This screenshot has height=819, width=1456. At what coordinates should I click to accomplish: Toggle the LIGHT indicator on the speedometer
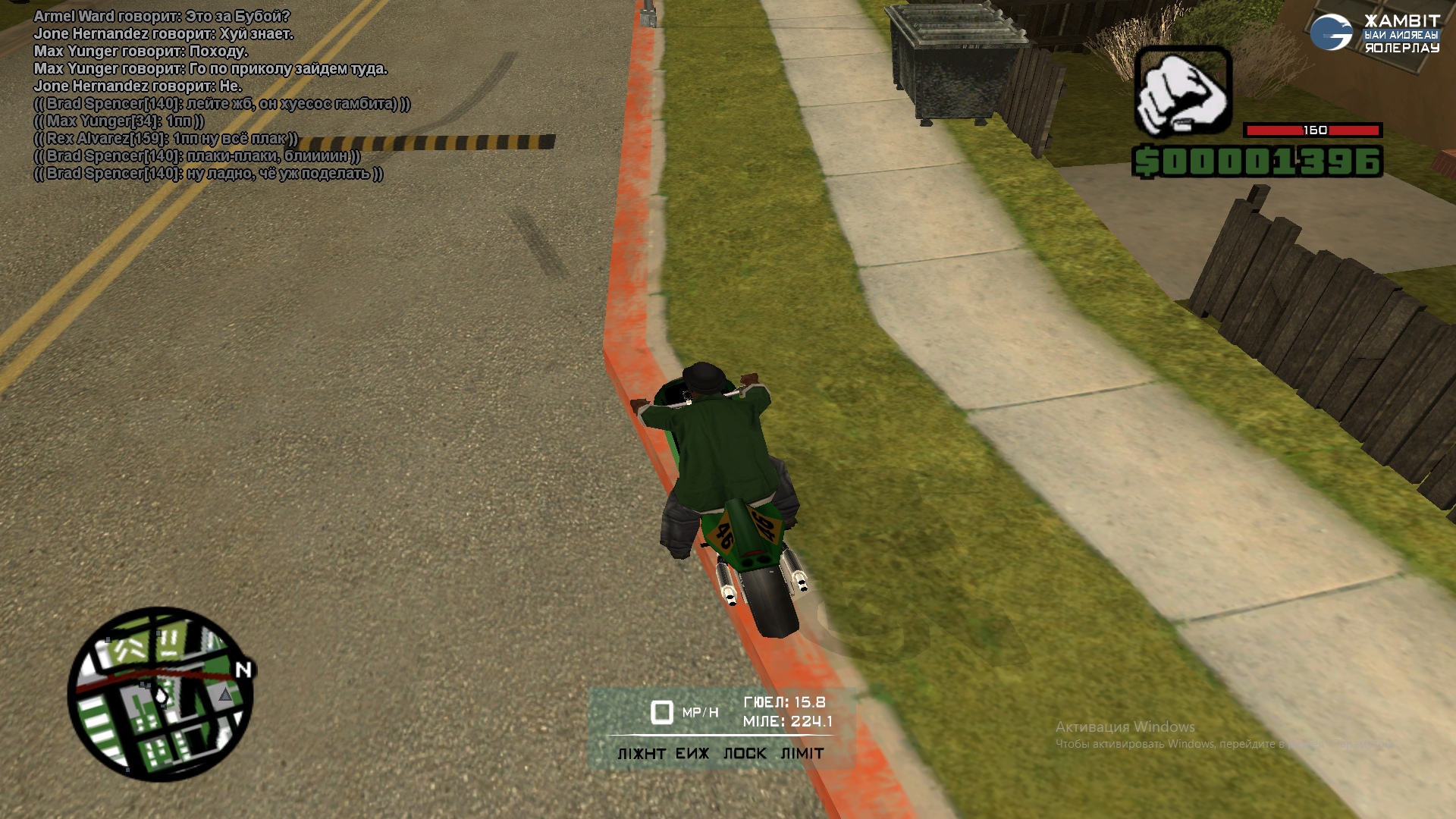tap(641, 754)
